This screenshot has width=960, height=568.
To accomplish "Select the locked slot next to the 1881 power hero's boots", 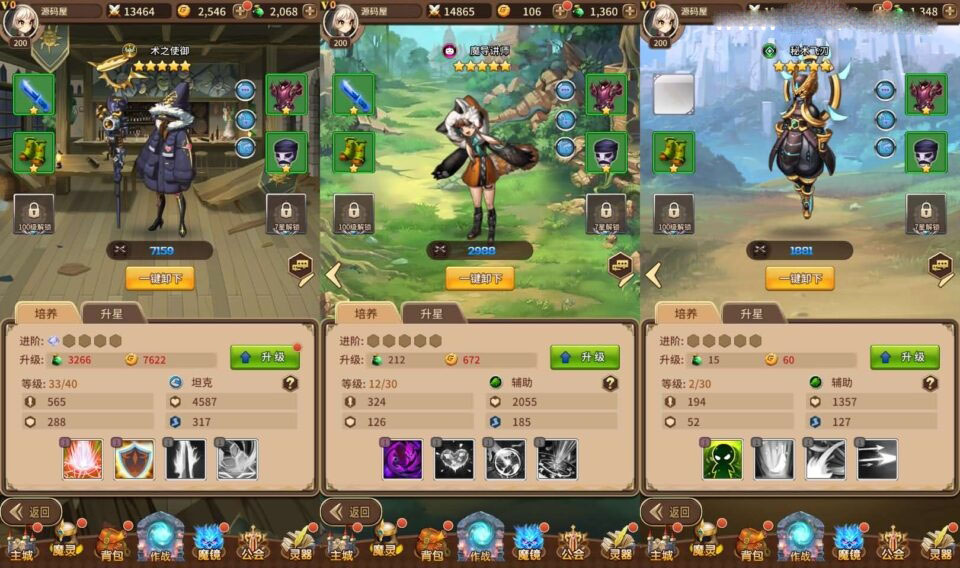I will 674,213.
